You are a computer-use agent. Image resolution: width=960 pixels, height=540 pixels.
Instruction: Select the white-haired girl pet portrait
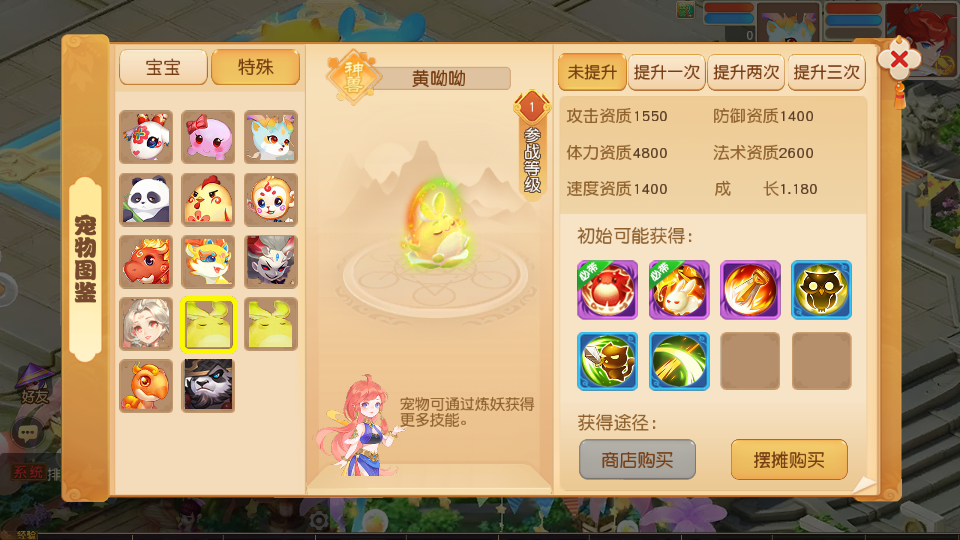click(x=146, y=324)
